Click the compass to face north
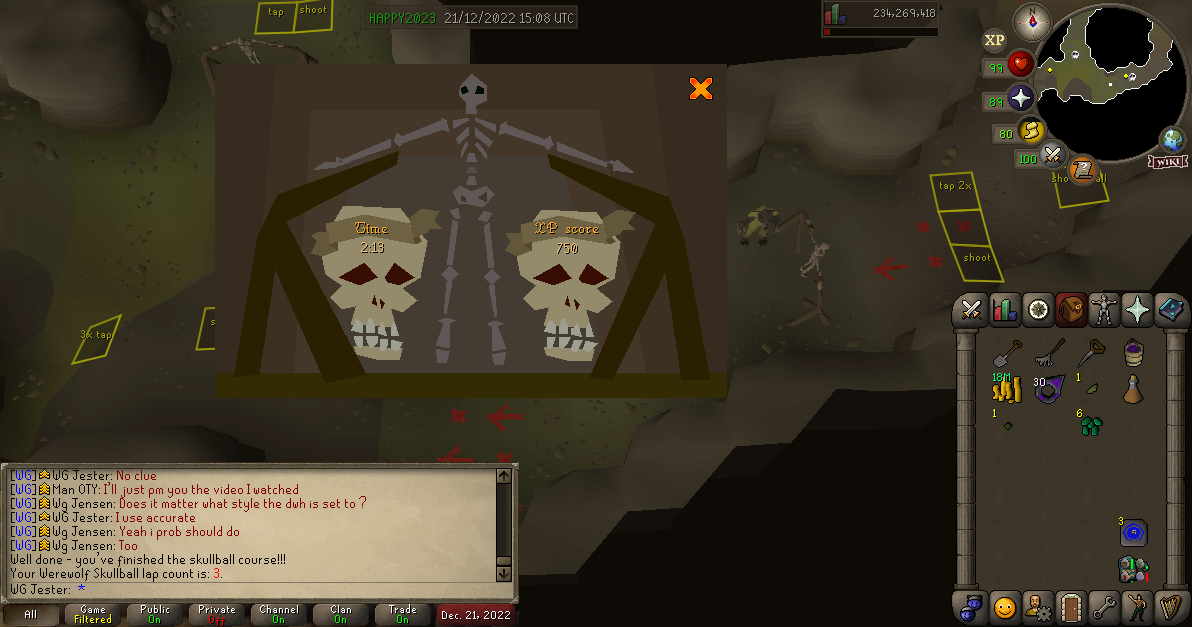Viewport: 1192px width, 627px height. pos(1031,20)
